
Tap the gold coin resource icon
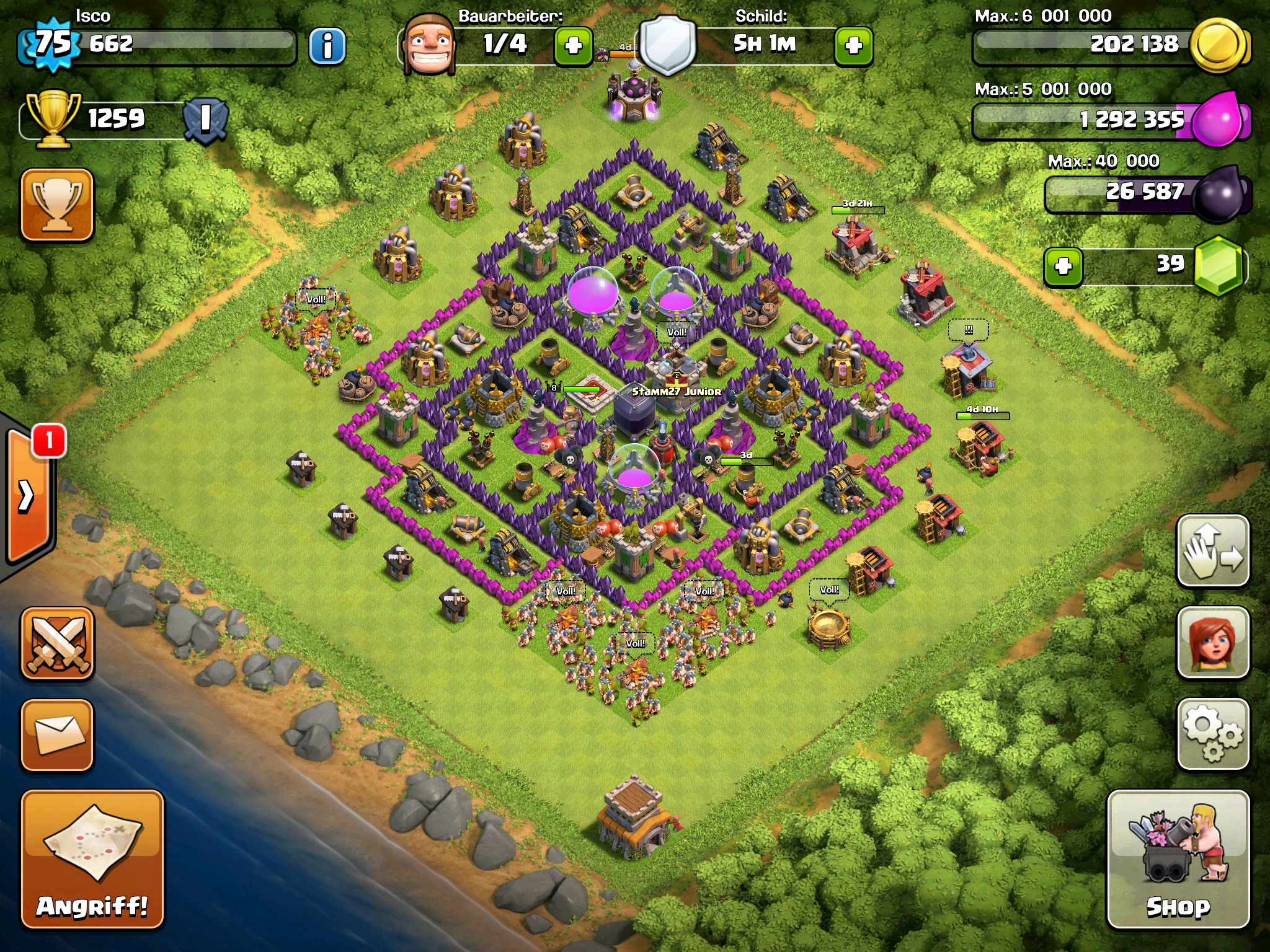pos(1219,46)
